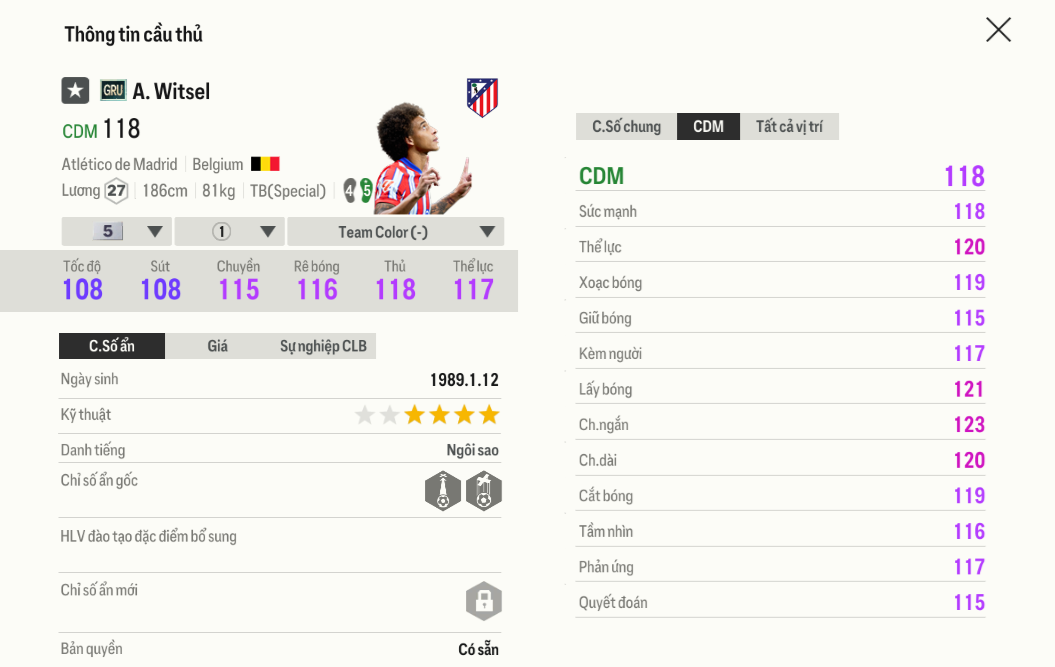Open the level 1 adaptation dropdown

(230, 232)
